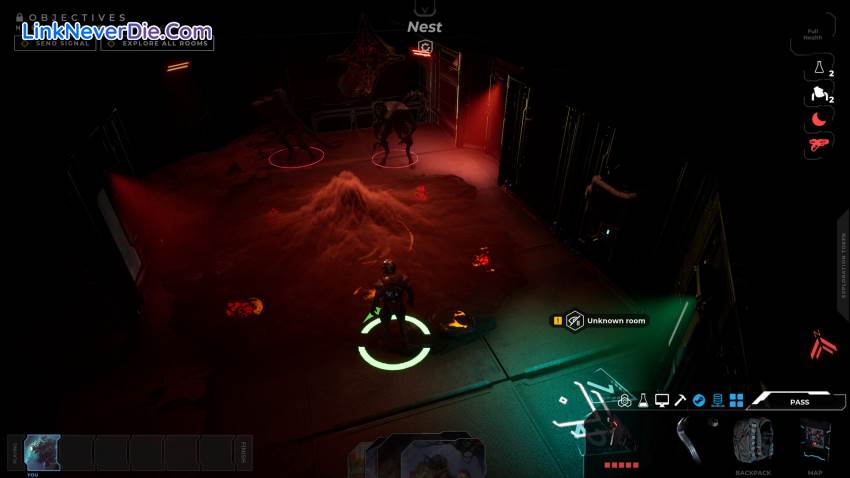Click the red alien intruder icon
The height and width of the screenshot is (478, 850).
tap(823, 345)
